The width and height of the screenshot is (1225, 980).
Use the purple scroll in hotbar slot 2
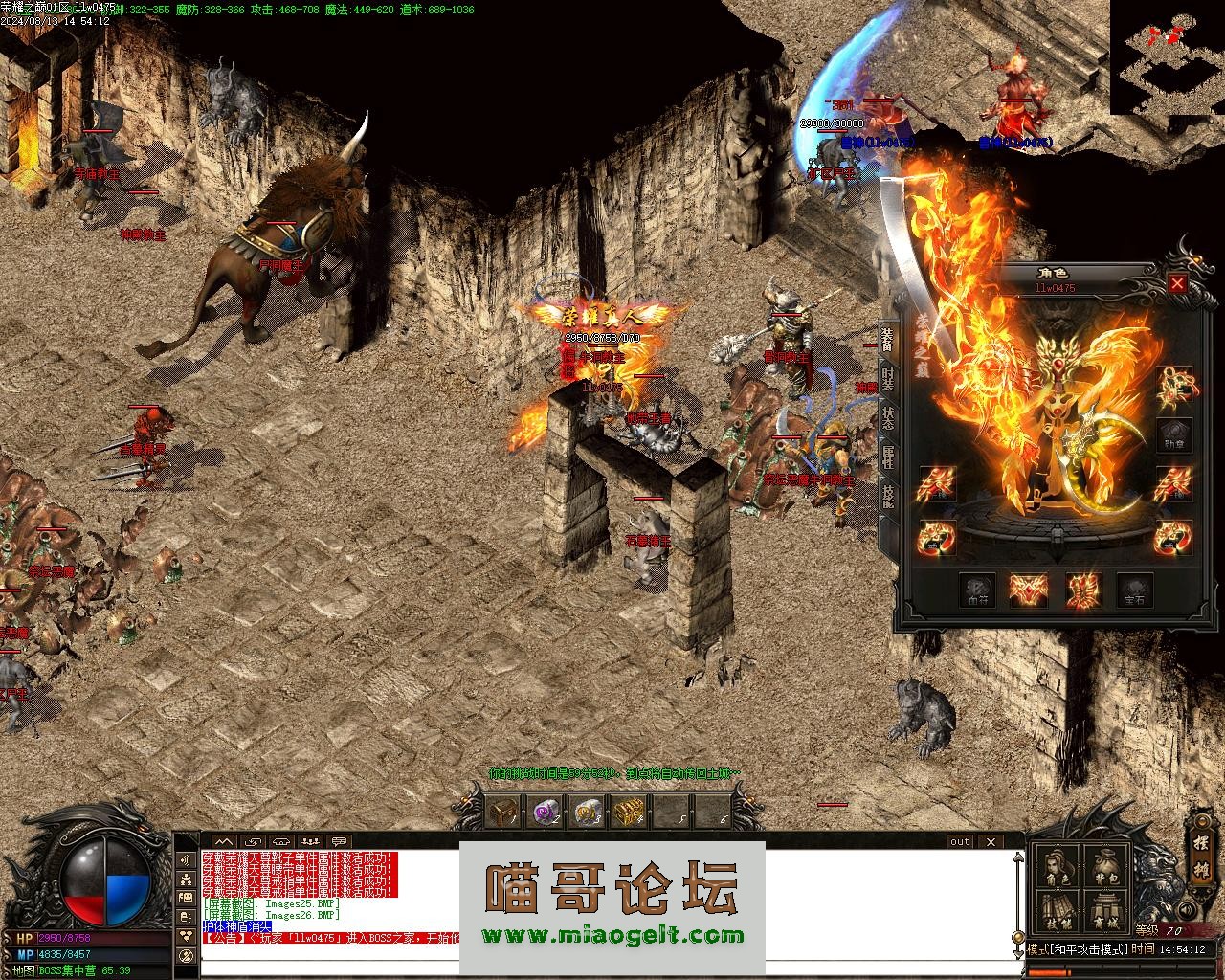(x=546, y=812)
